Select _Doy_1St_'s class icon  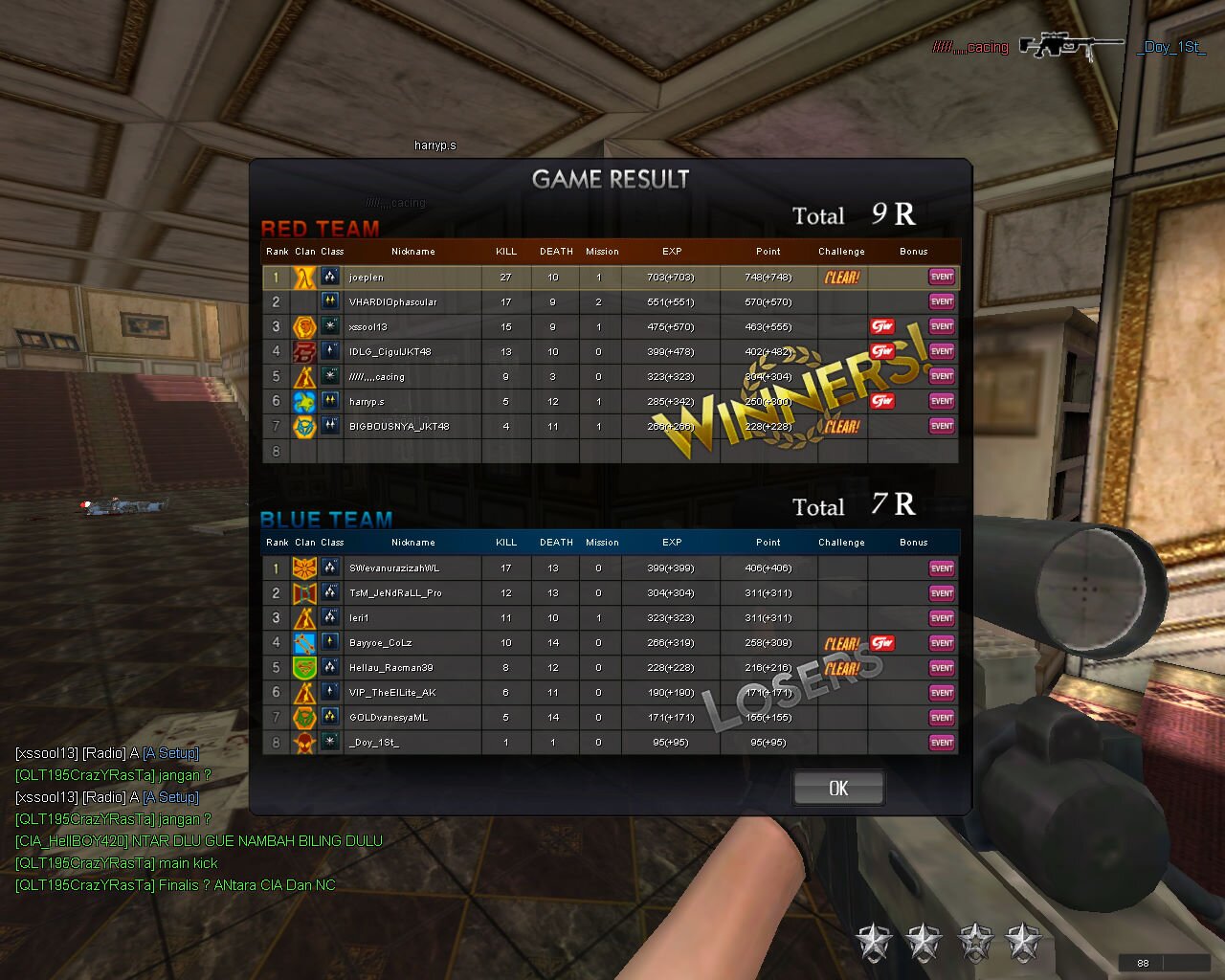point(329,742)
